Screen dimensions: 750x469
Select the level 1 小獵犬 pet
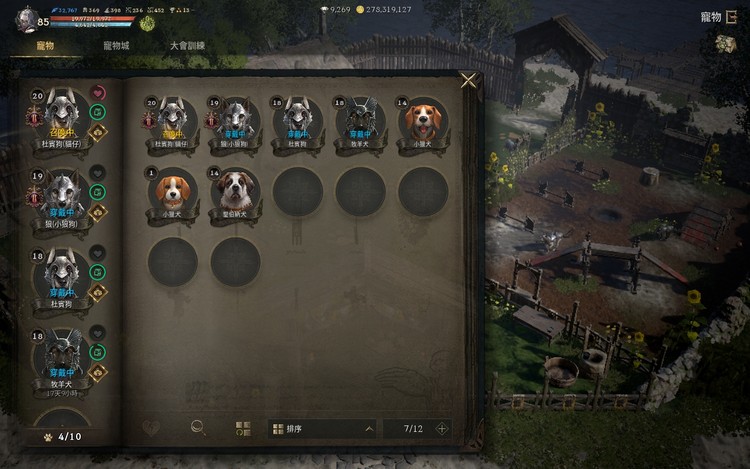(x=173, y=190)
